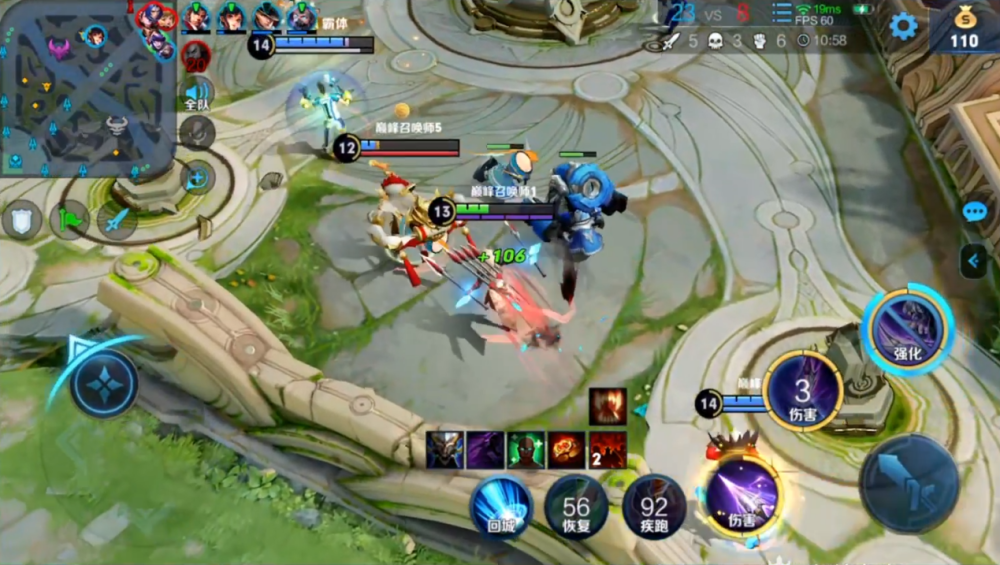Open the blue chat bubble
Viewport: 1000px width, 565px height.
[x=974, y=211]
